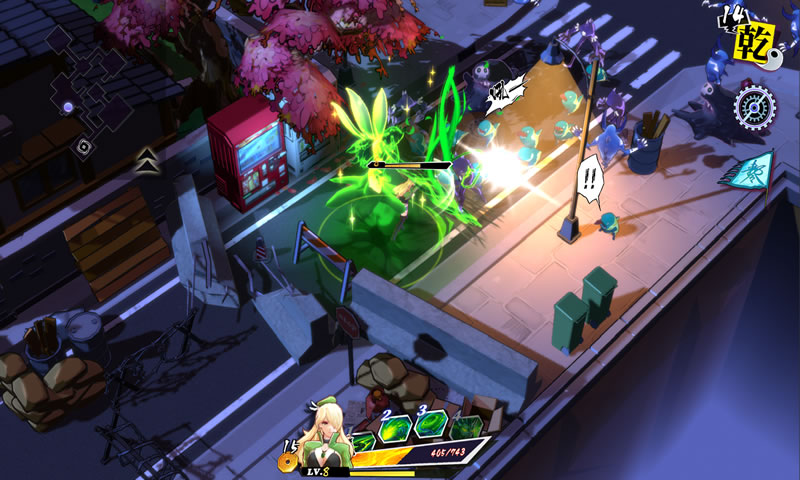This screenshot has width=800, height=480.
Task: Select the yellow 乾 trigram tile
Action: [x=748, y=46]
